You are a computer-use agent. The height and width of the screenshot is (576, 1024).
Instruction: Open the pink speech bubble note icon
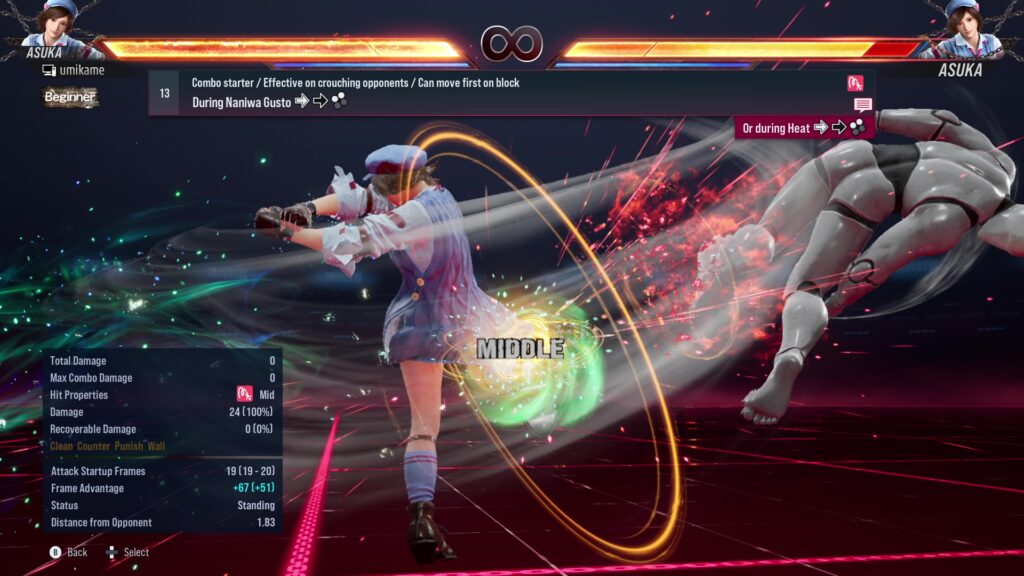pos(863,104)
